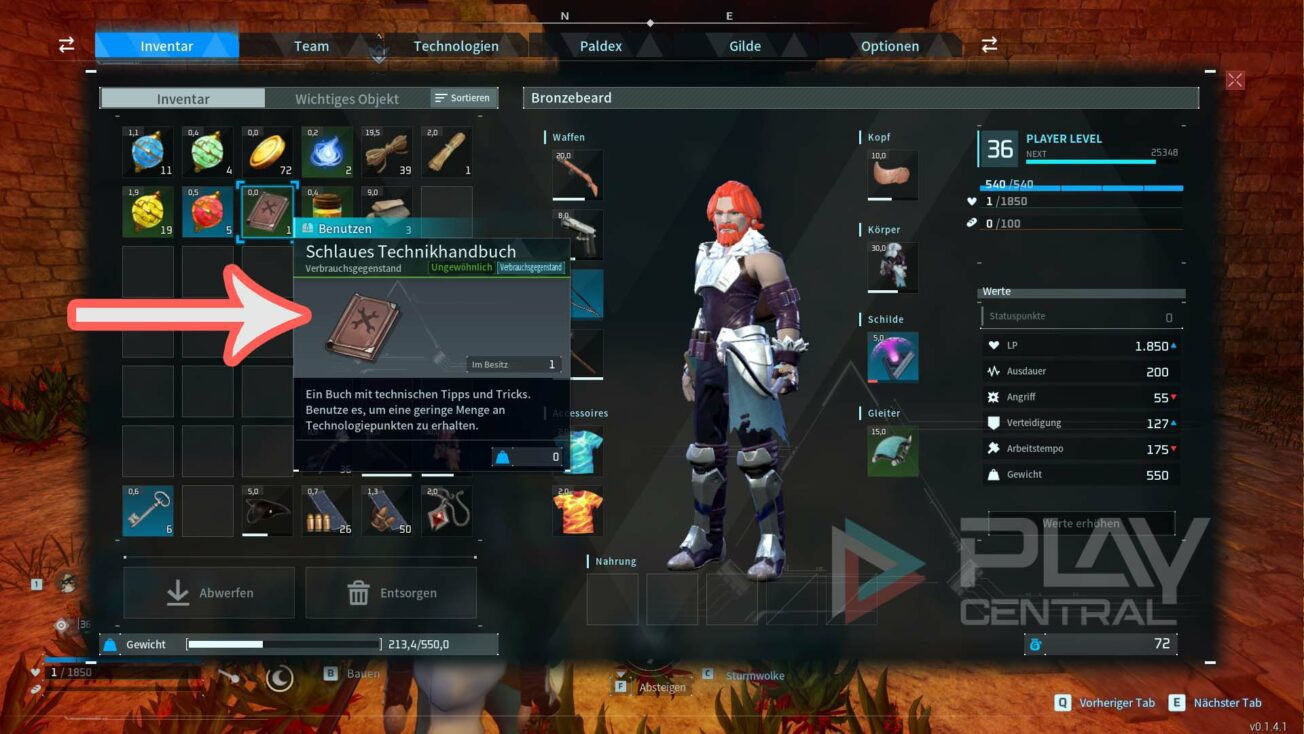The image size is (1304, 734).
Task: Open the Optionen tab
Action: 890,46
